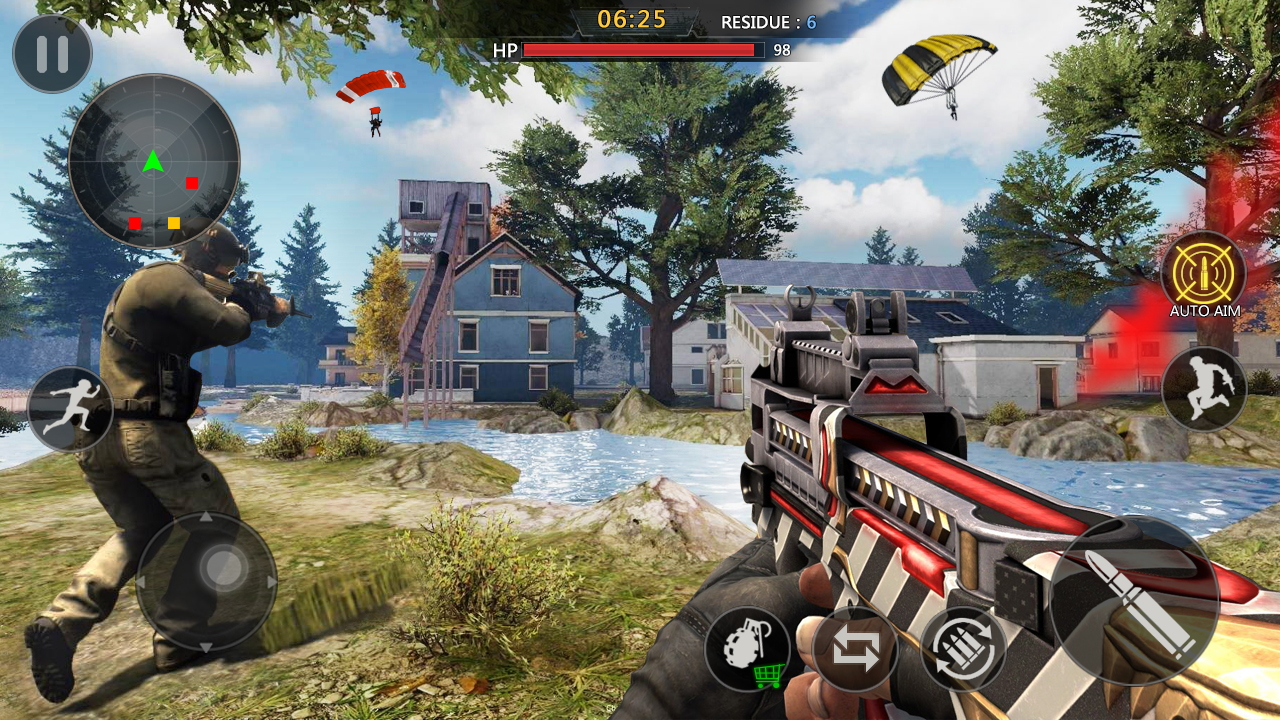Tap the enemy red square on the radar

(x=190, y=184)
